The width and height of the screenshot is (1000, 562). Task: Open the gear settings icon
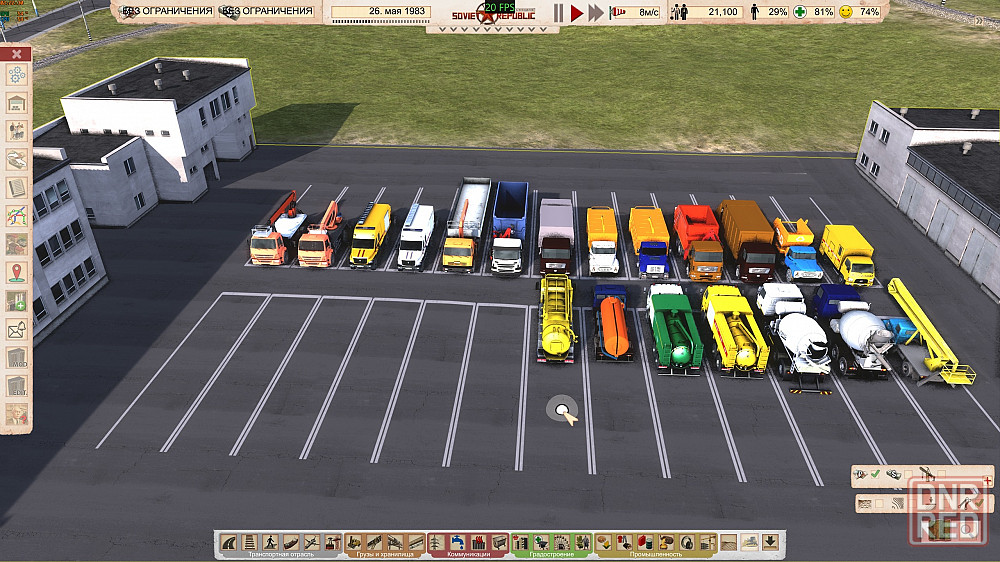tap(17, 75)
